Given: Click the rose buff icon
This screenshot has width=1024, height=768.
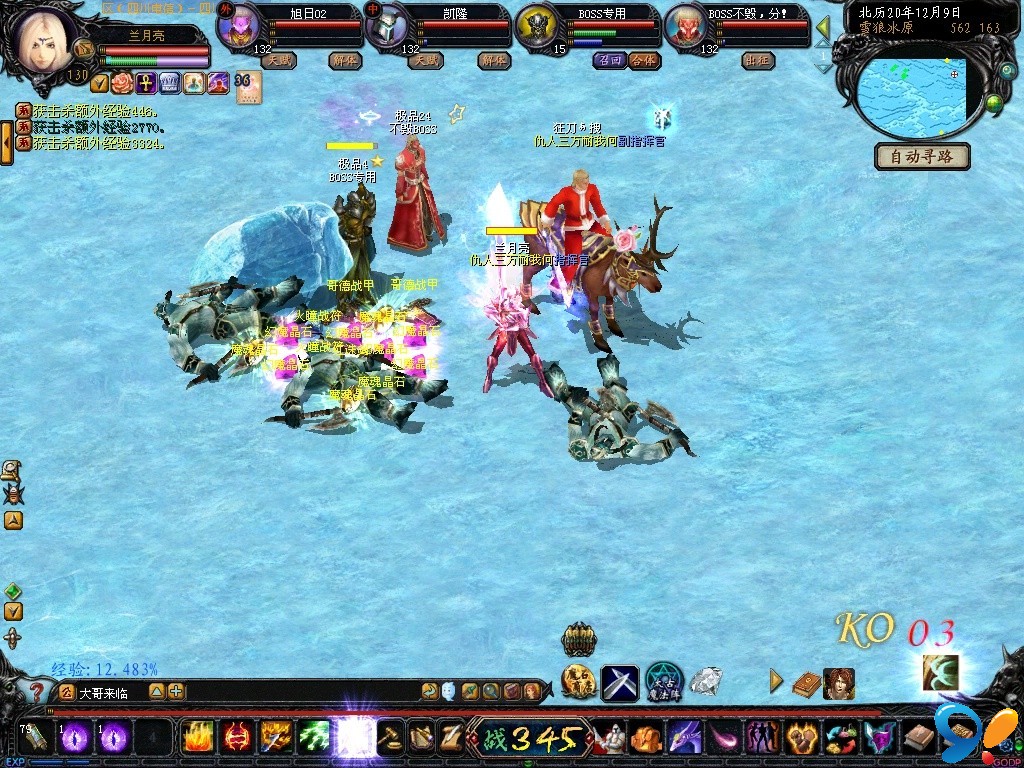Looking at the screenshot, I should click(122, 83).
